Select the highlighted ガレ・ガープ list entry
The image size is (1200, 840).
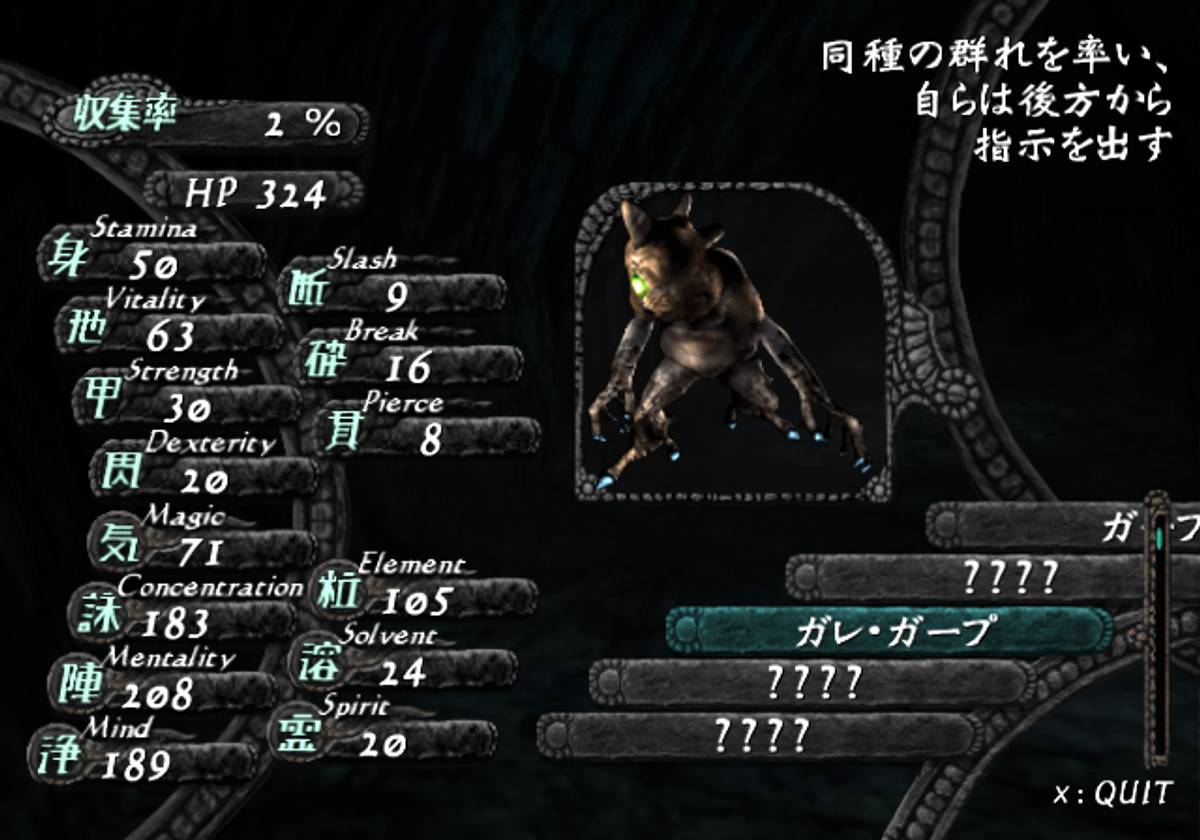[890, 631]
